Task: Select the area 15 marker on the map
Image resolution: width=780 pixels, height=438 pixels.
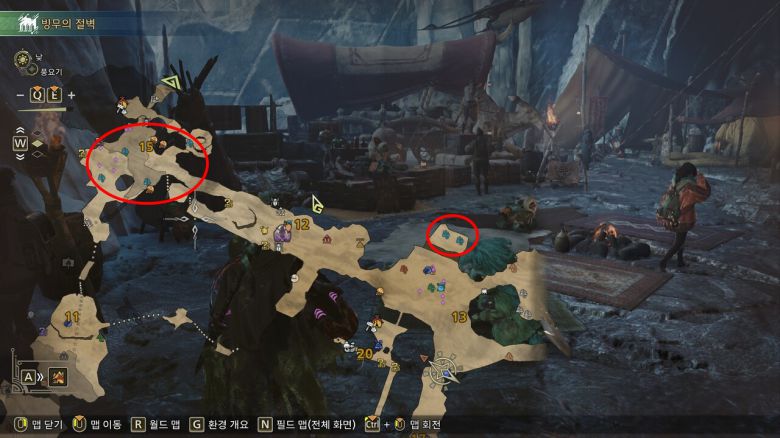Action: click(x=146, y=146)
